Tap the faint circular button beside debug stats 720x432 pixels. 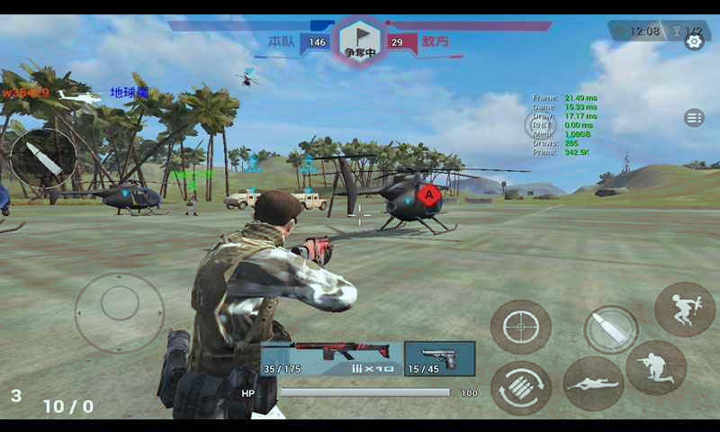coord(539,124)
